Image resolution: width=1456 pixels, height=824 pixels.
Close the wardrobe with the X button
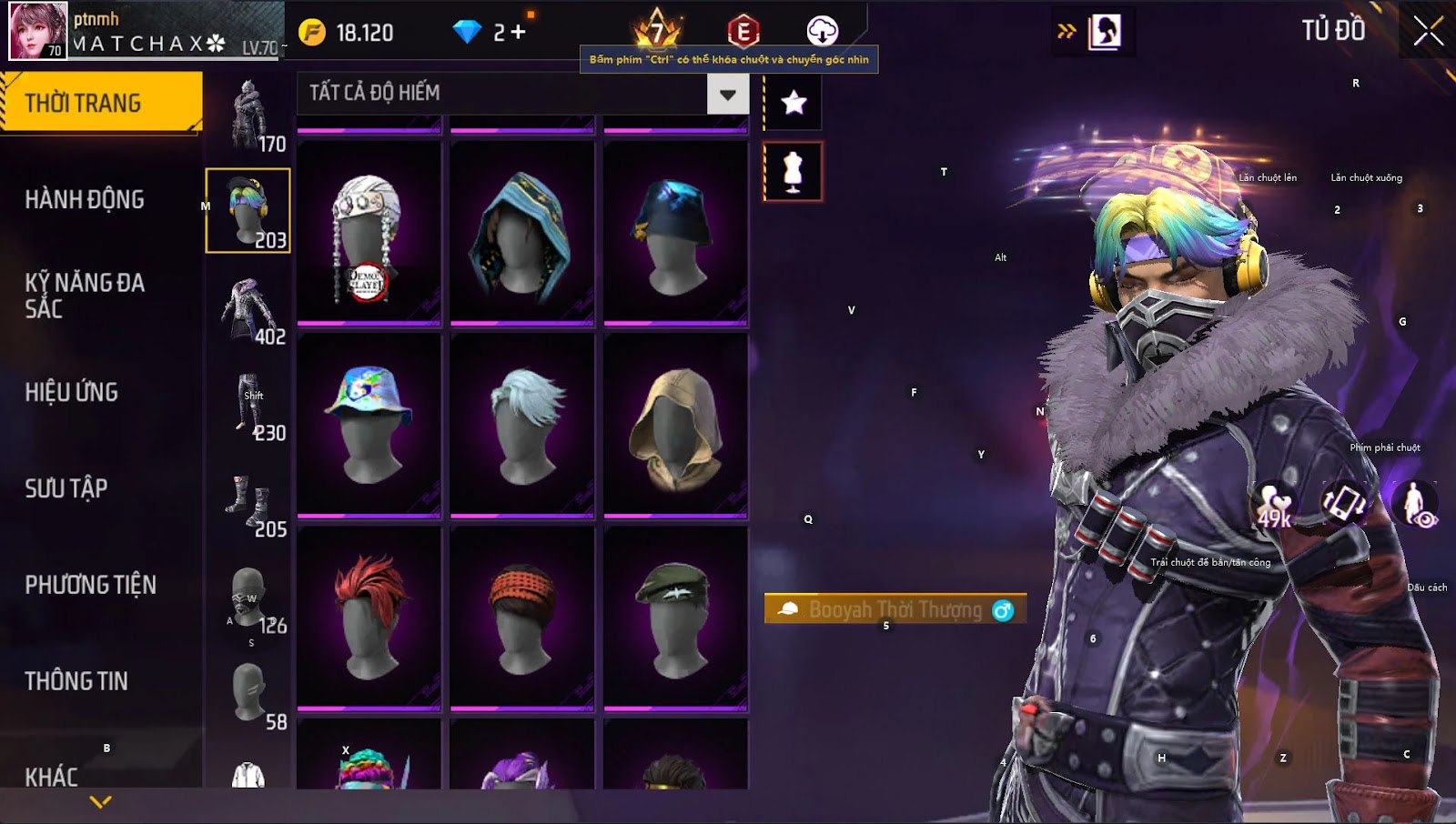point(1428,32)
